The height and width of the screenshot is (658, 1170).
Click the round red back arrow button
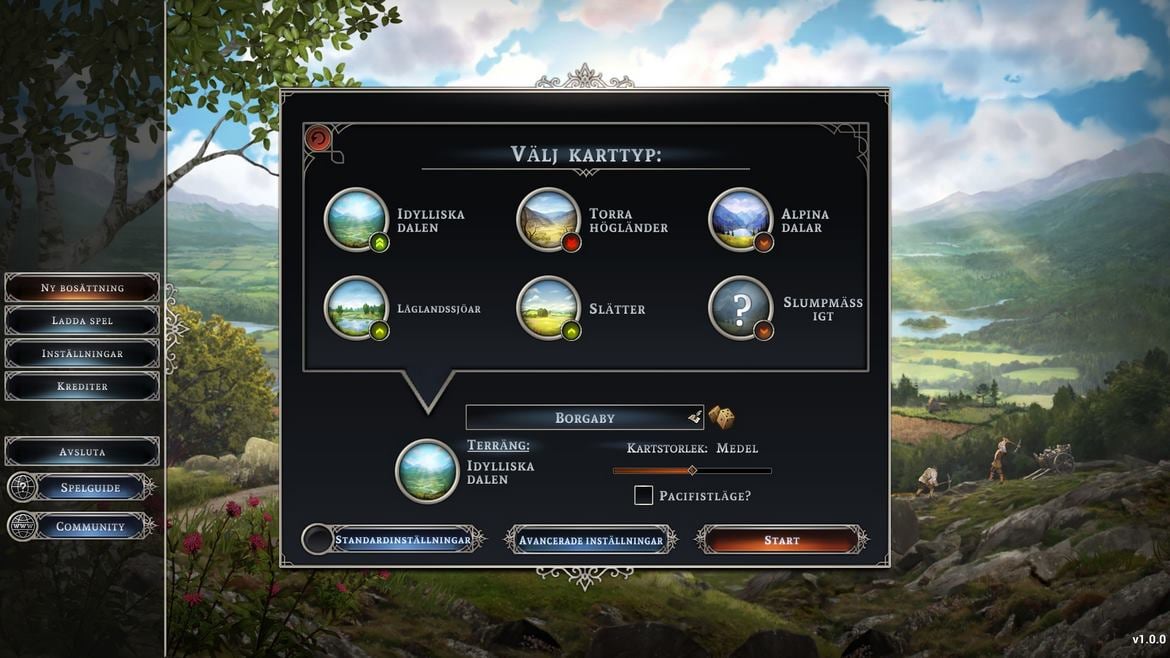[x=318, y=139]
